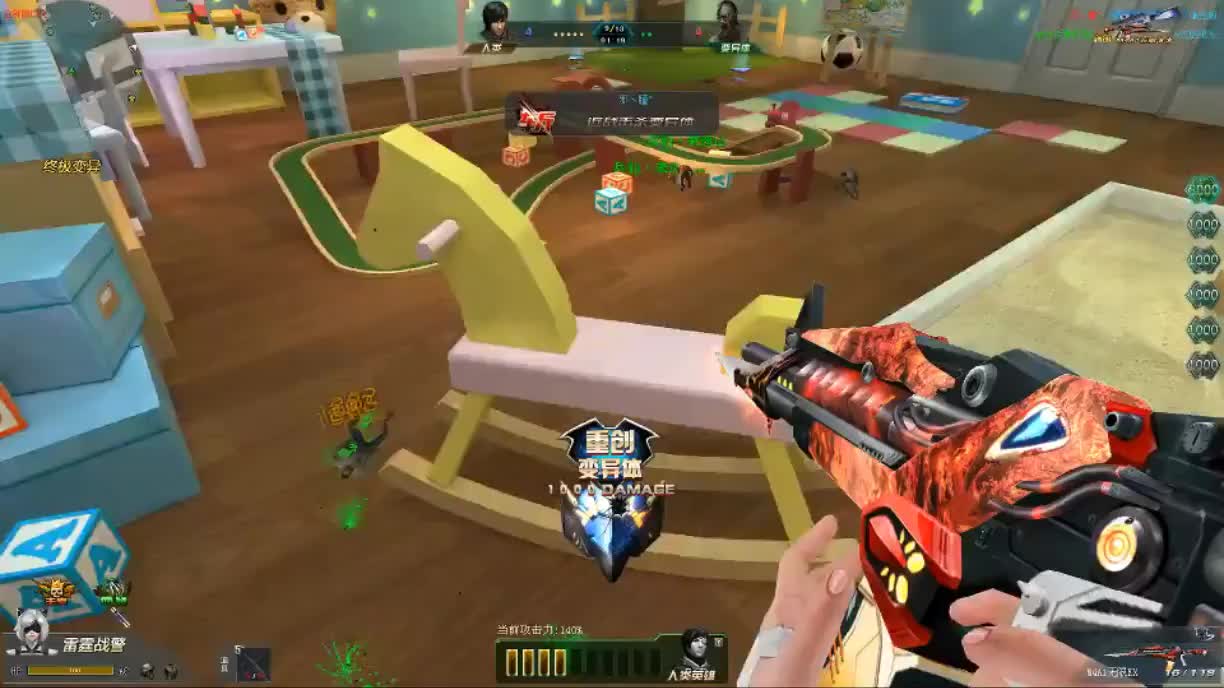
Task: Select the white-haired player character portrait
Action: pyautogui.click(x=31, y=631)
